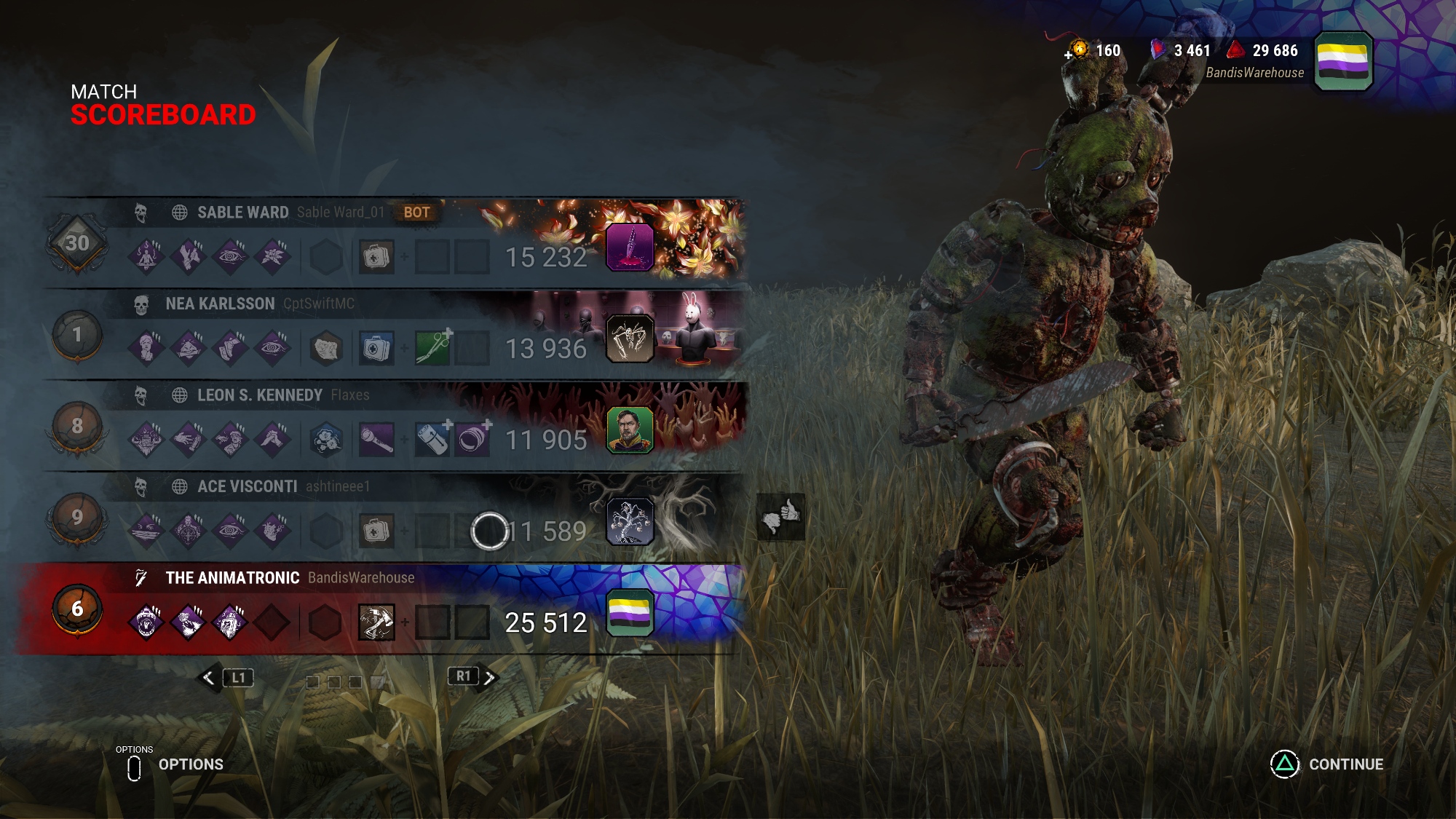
Task: View the Animatronic's axe weapon icon
Action: tap(376, 622)
